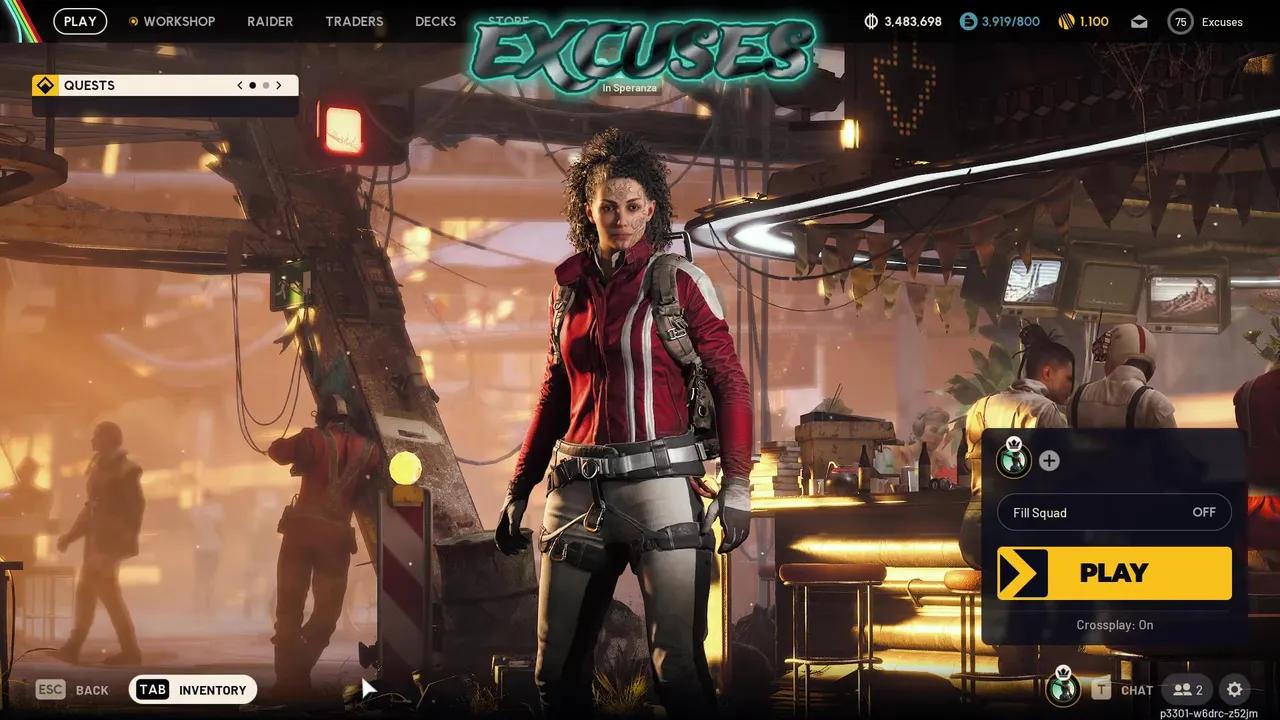
Task: Click the squad leader crown avatar icon
Action: click(1013, 461)
